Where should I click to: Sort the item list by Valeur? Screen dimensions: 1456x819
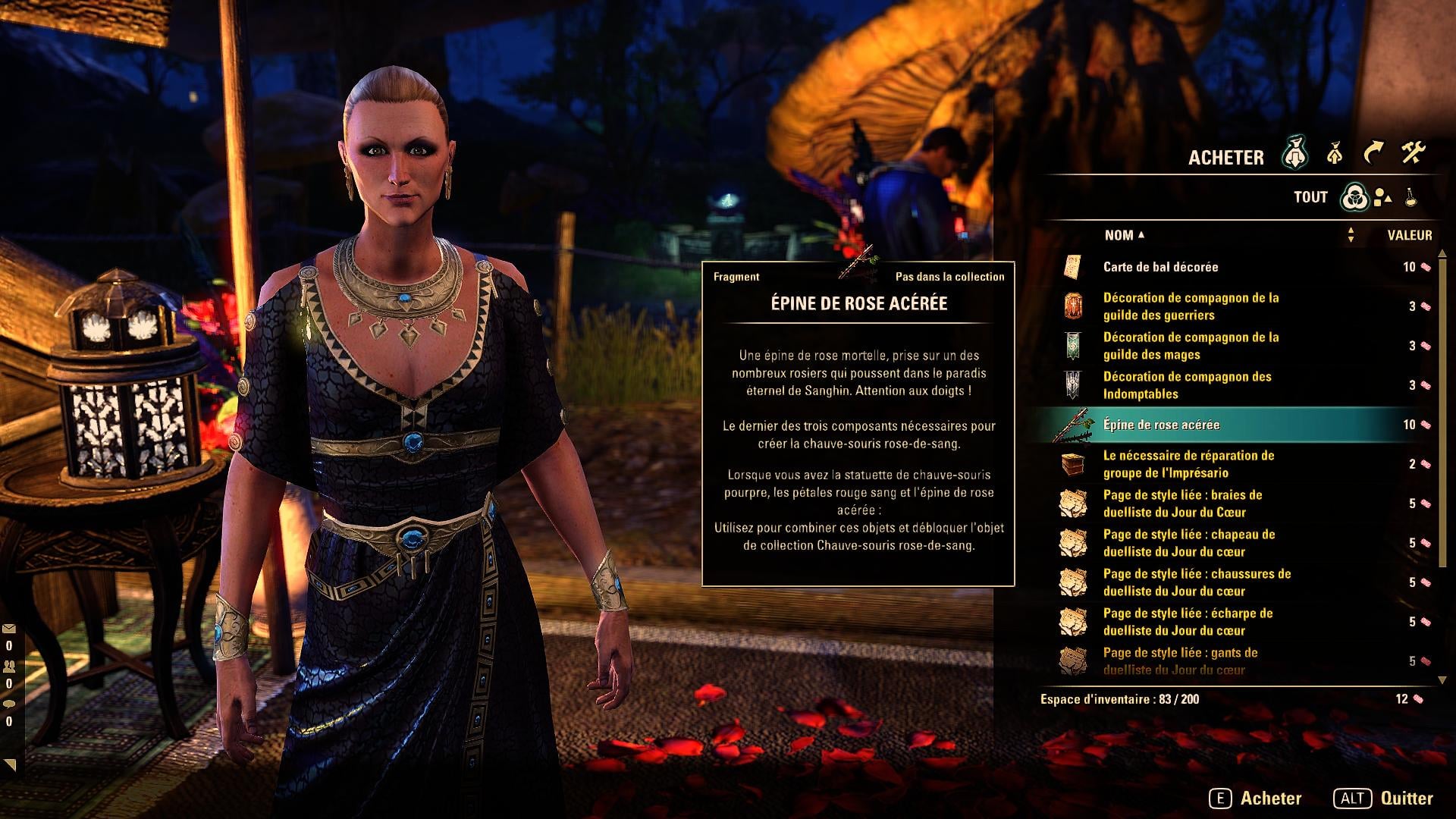click(1409, 235)
